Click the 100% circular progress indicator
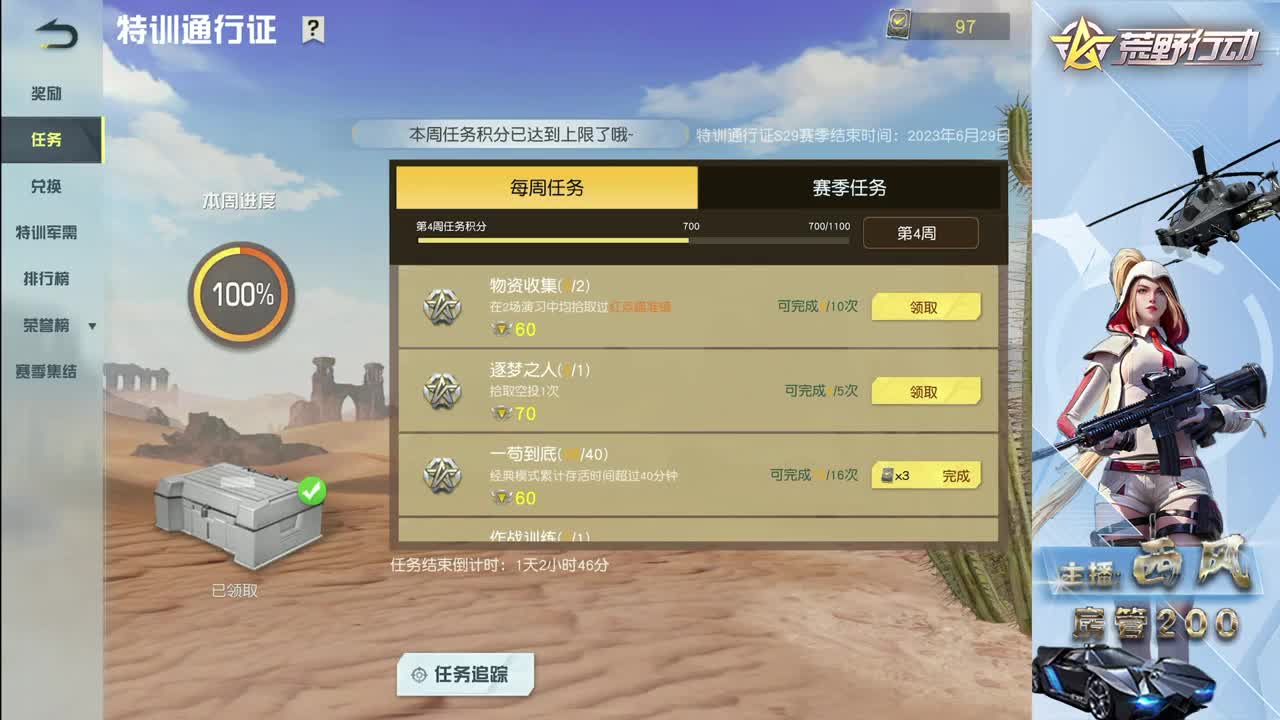The height and width of the screenshot is (720, 1280). coord(239,296)
